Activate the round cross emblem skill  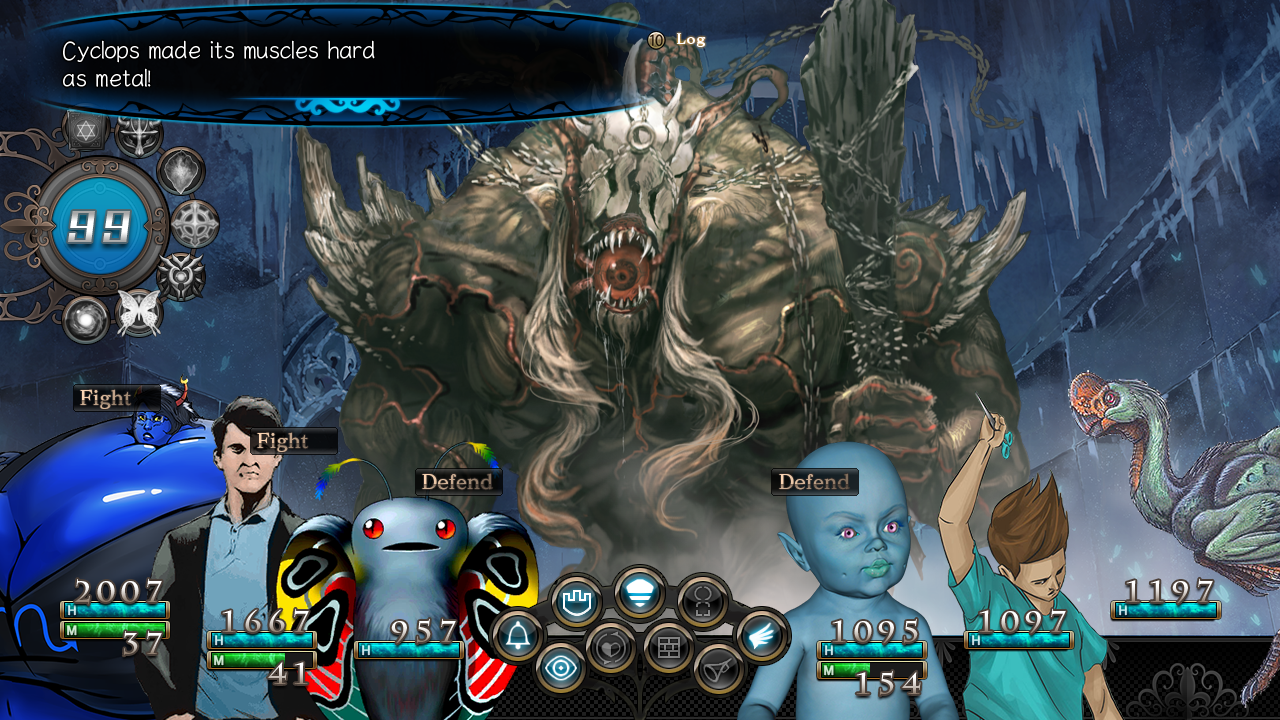(195, 224)
